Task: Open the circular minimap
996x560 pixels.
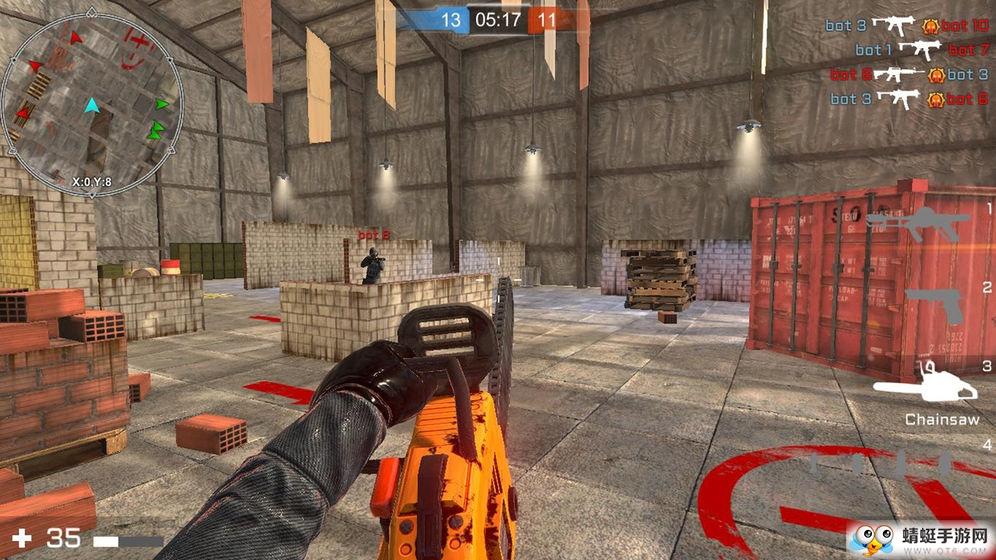Action: (91, 106)
